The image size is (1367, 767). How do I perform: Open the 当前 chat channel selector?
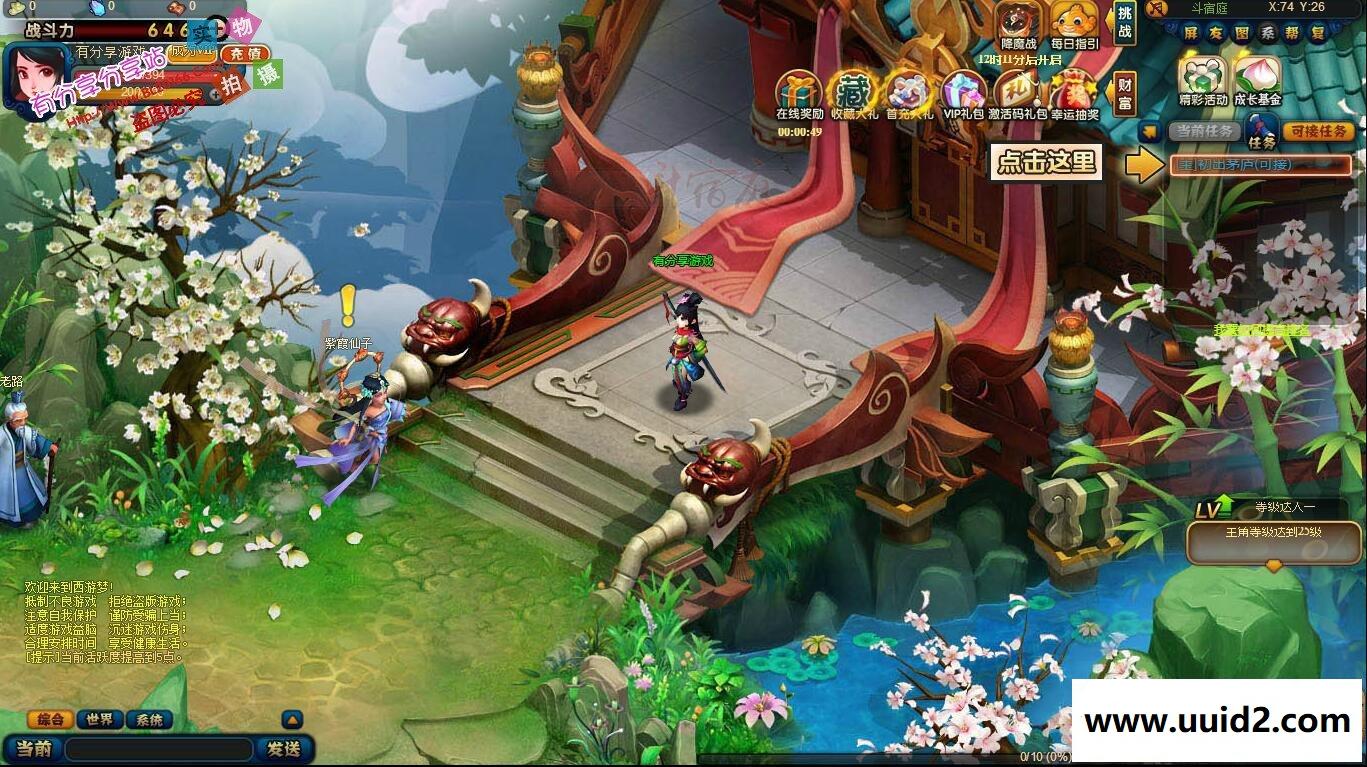(35, 747)
